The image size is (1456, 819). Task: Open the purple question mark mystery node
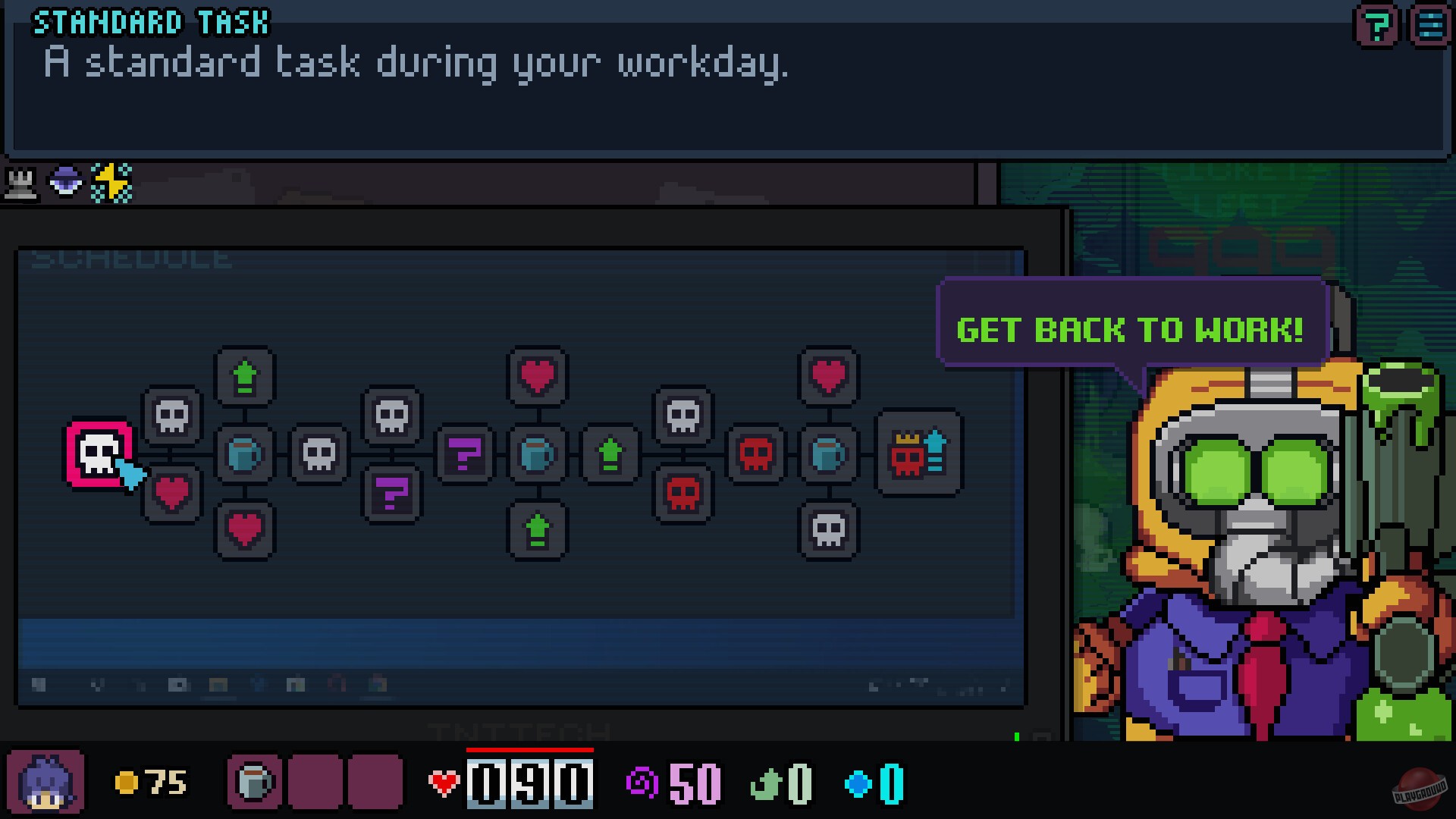click(465, 455)
